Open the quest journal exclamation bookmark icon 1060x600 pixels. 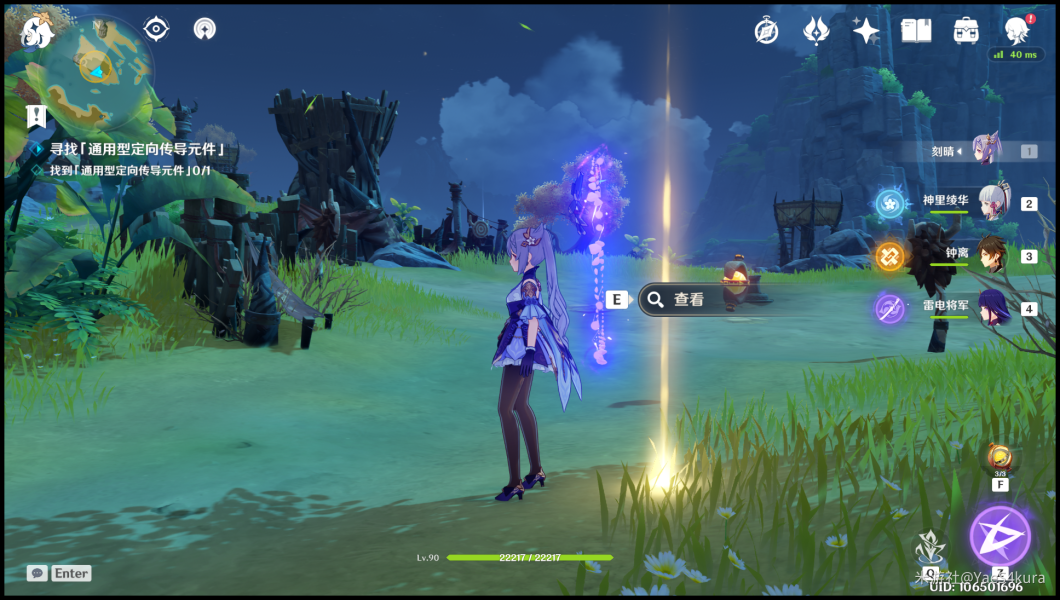pyautogui.click(x=37, y=116)
